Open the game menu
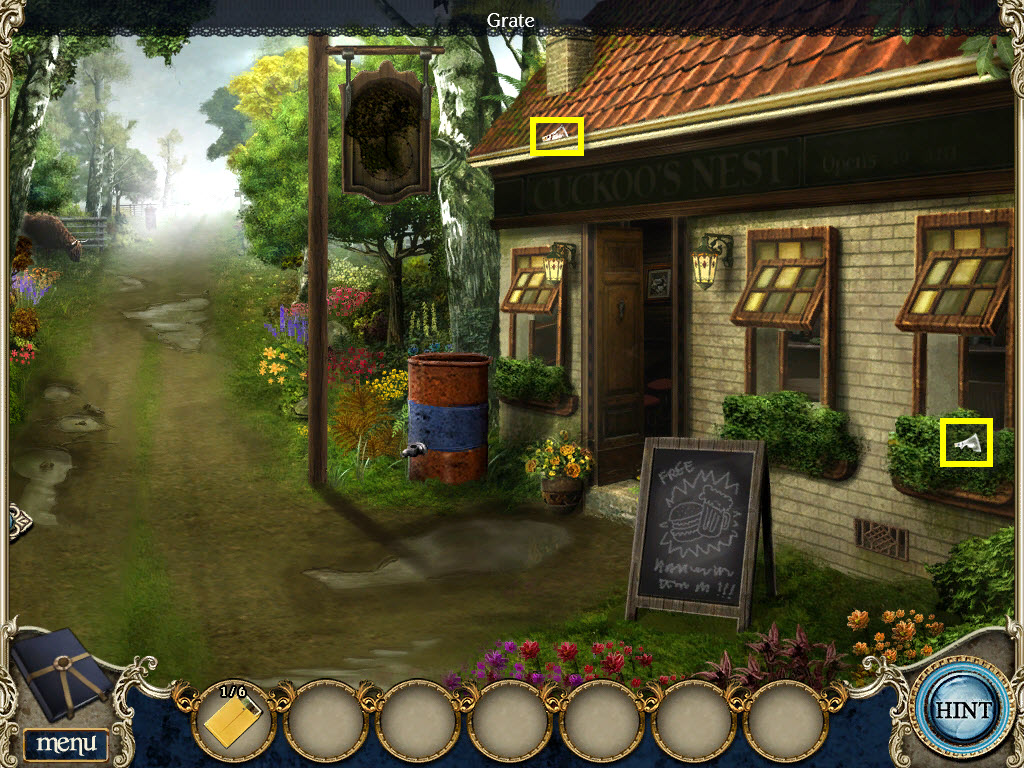The width and height of the screenshot is (1024, 768). pyautogui.click(x=65, y=743)
